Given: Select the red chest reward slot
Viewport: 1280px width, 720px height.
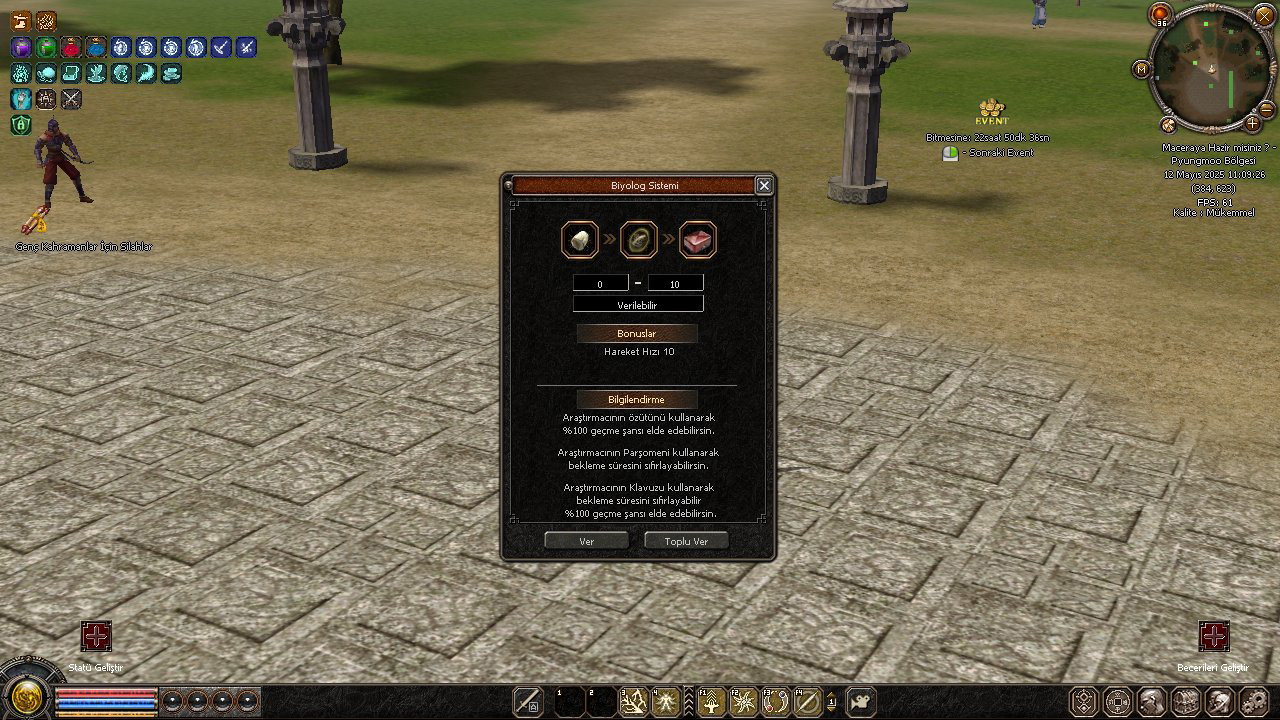Looking at the screenshot, I should [698, 240].
